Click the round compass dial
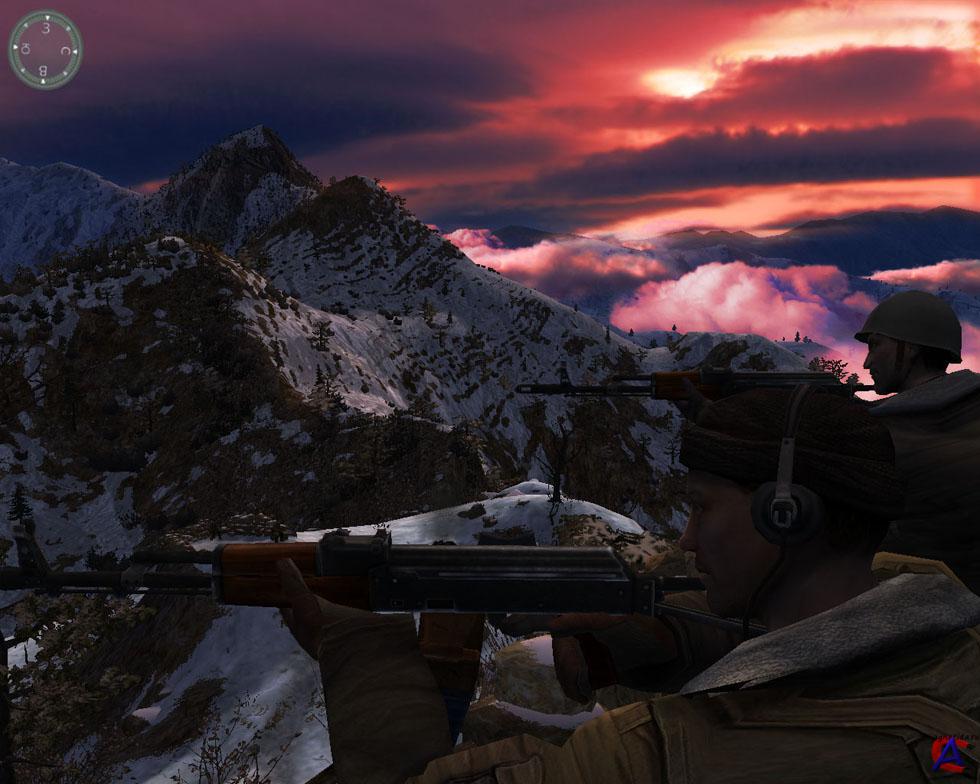The height and width of the screenshot is (784, 980). 45,49
